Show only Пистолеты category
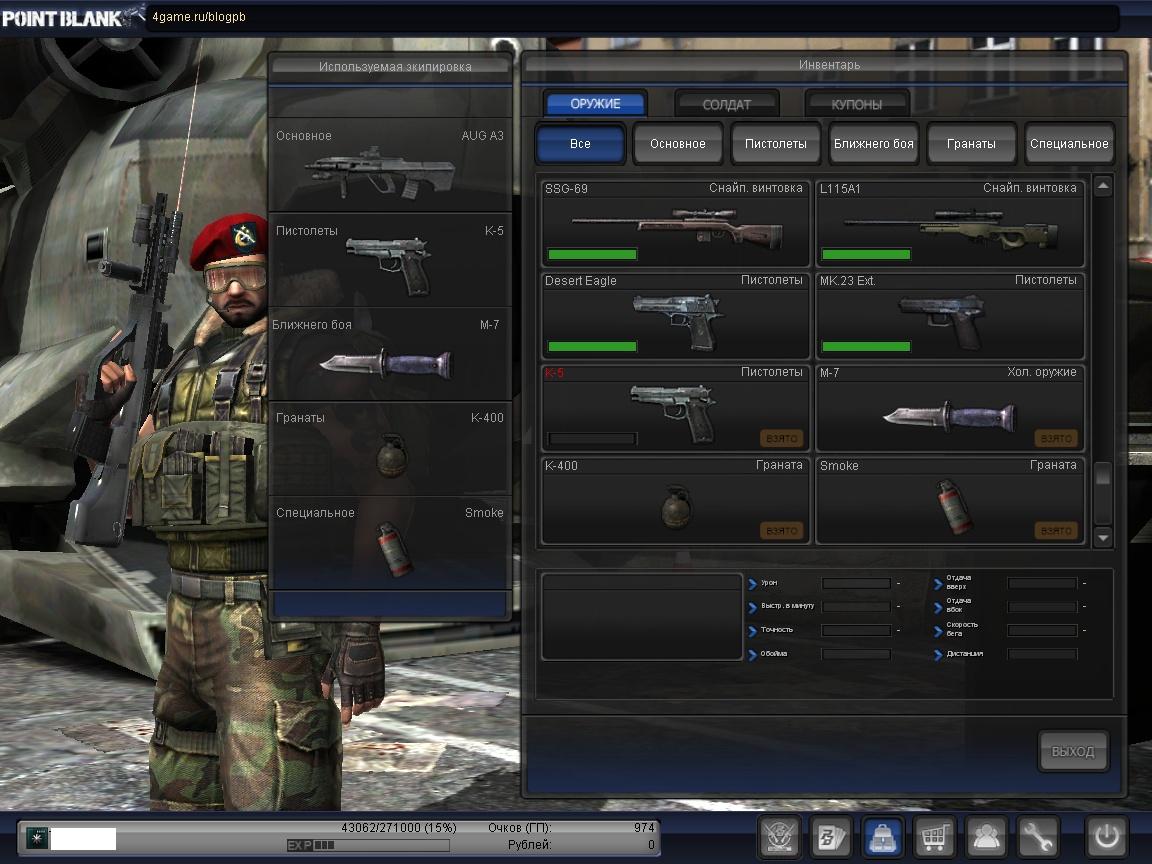The height and width of the screenshot is (864, 1152). click(x=775, y=143)
